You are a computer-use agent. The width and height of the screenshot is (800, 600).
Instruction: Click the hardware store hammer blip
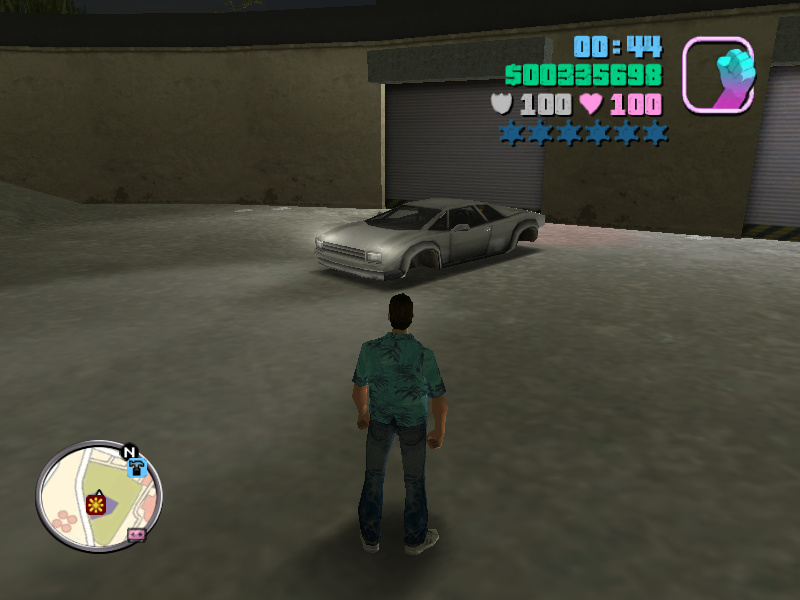tap(137, 466)
